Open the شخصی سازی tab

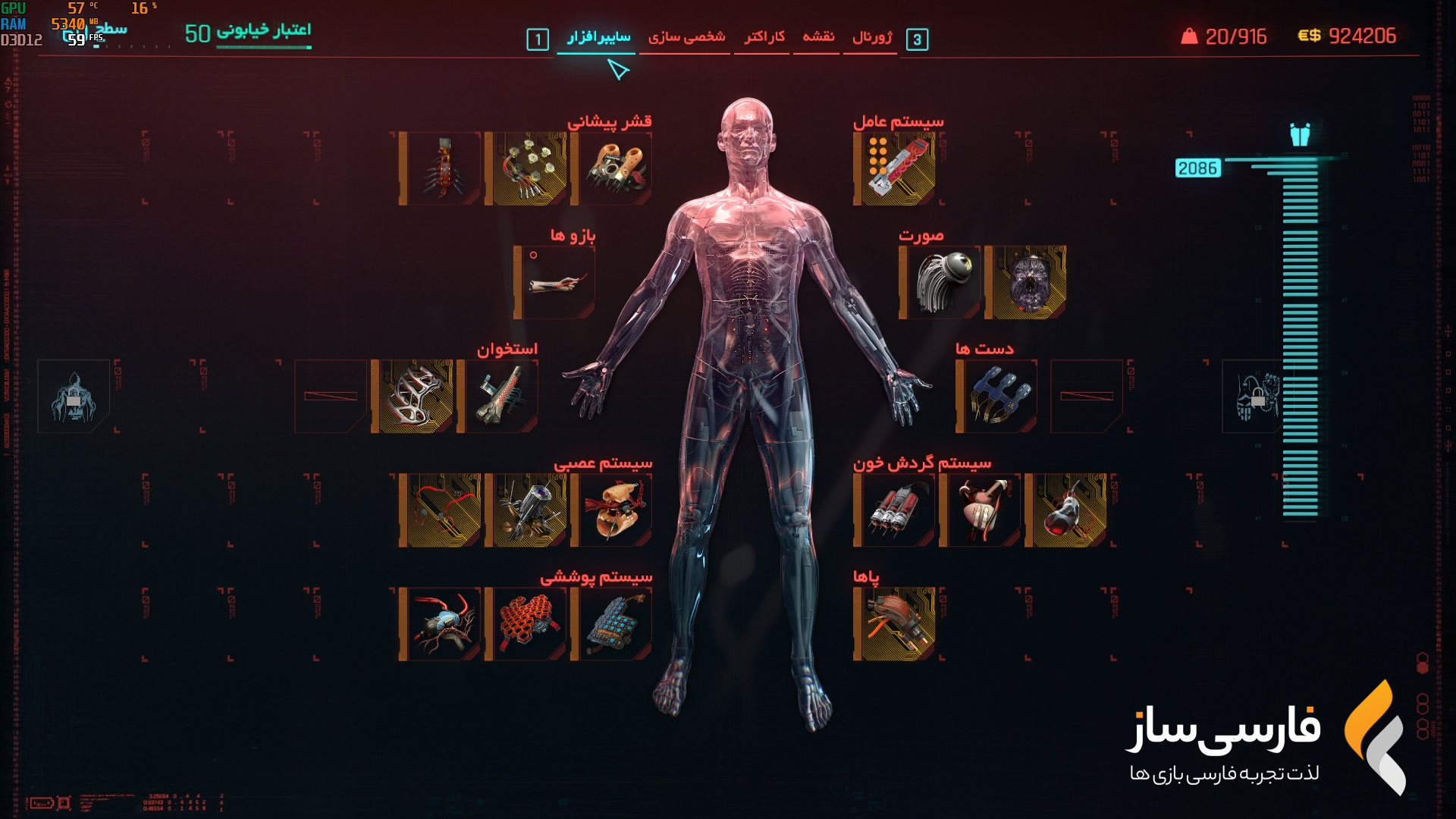686,37
